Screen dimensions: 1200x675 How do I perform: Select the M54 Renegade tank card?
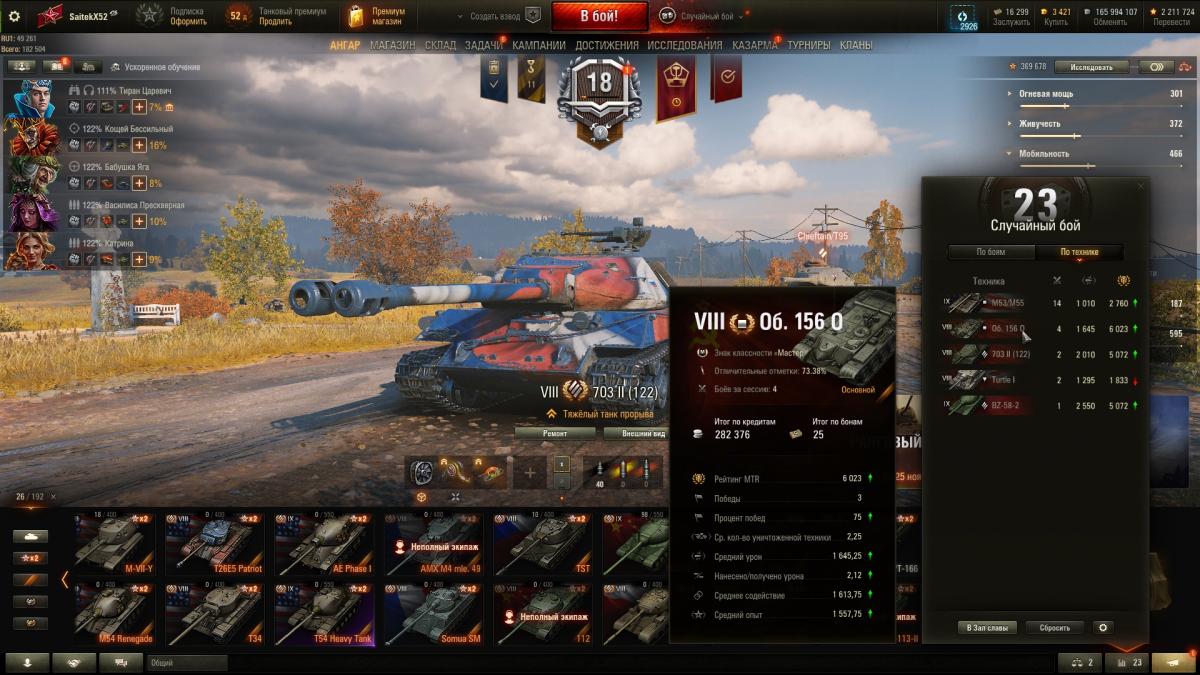(114, 615)
